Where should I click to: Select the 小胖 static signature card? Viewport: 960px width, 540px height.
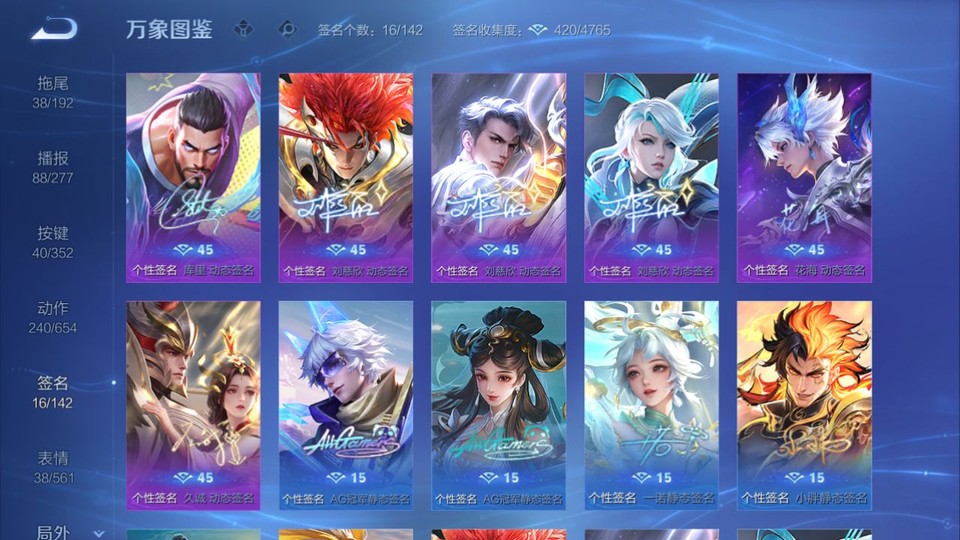point(804,404)
